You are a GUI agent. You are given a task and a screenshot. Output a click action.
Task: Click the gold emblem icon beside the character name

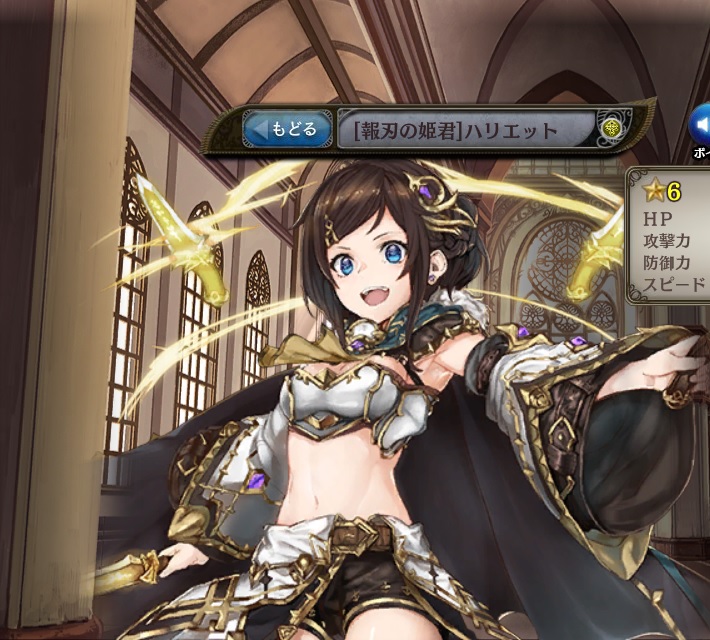point(612,129)
